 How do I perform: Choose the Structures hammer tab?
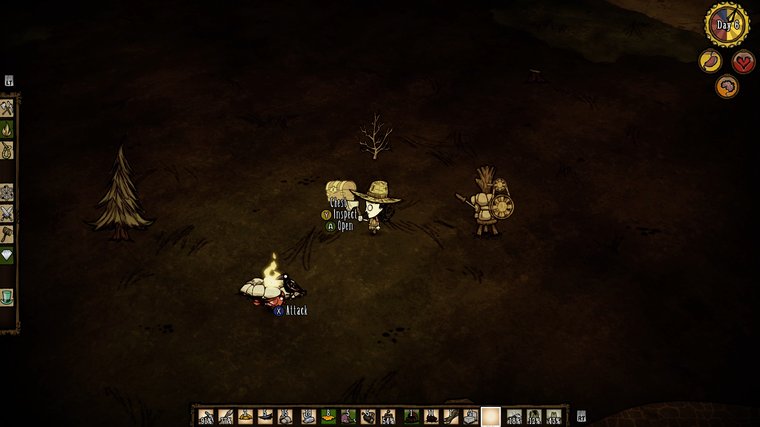7,234
